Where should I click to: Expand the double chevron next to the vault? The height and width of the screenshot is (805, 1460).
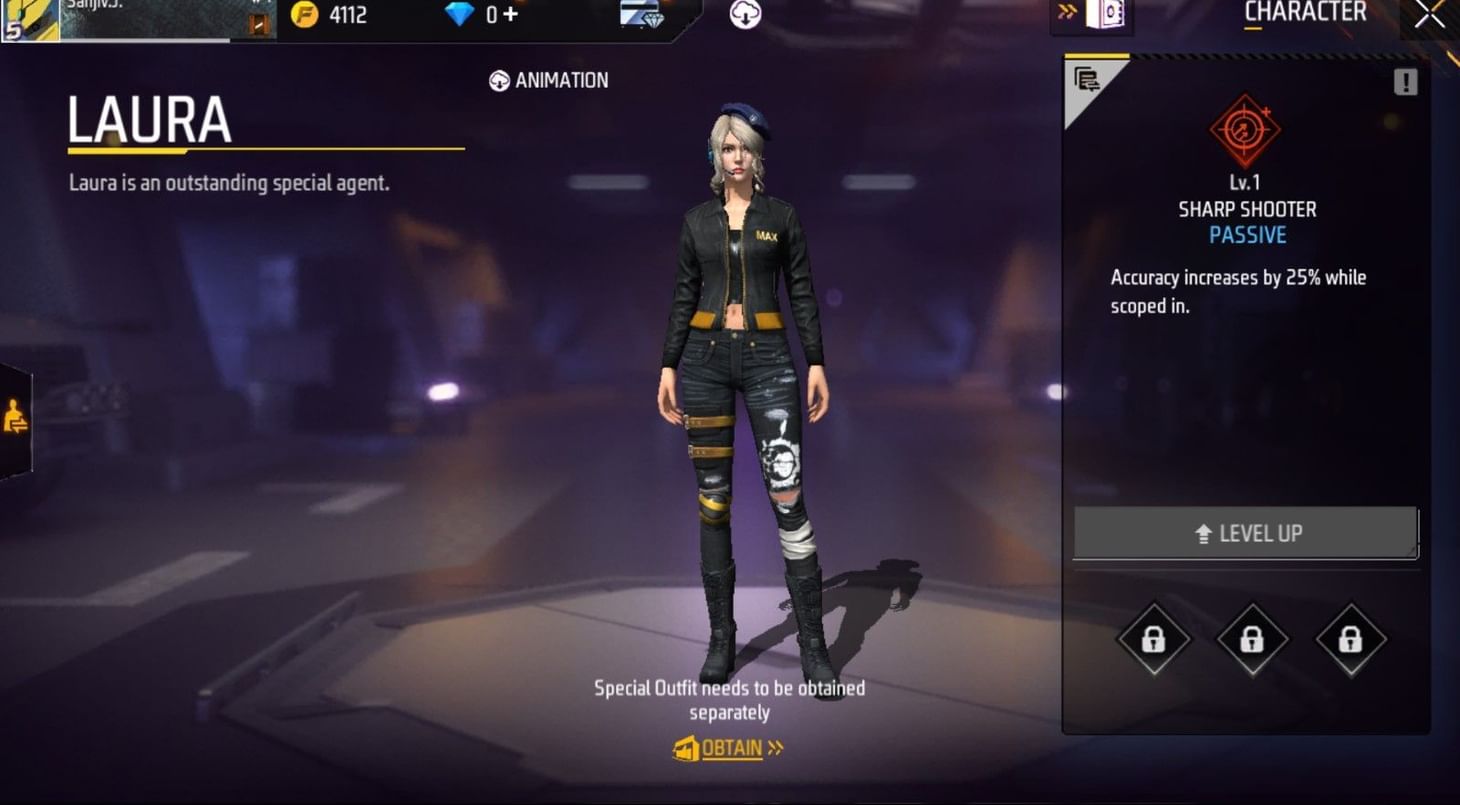point(1066,13)
